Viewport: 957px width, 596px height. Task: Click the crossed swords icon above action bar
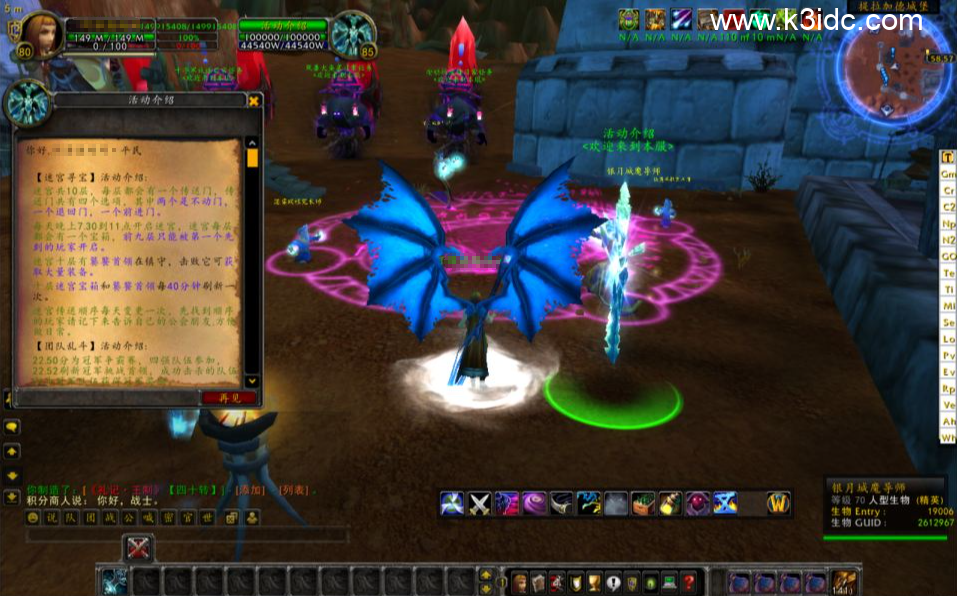tap(138, 548)
